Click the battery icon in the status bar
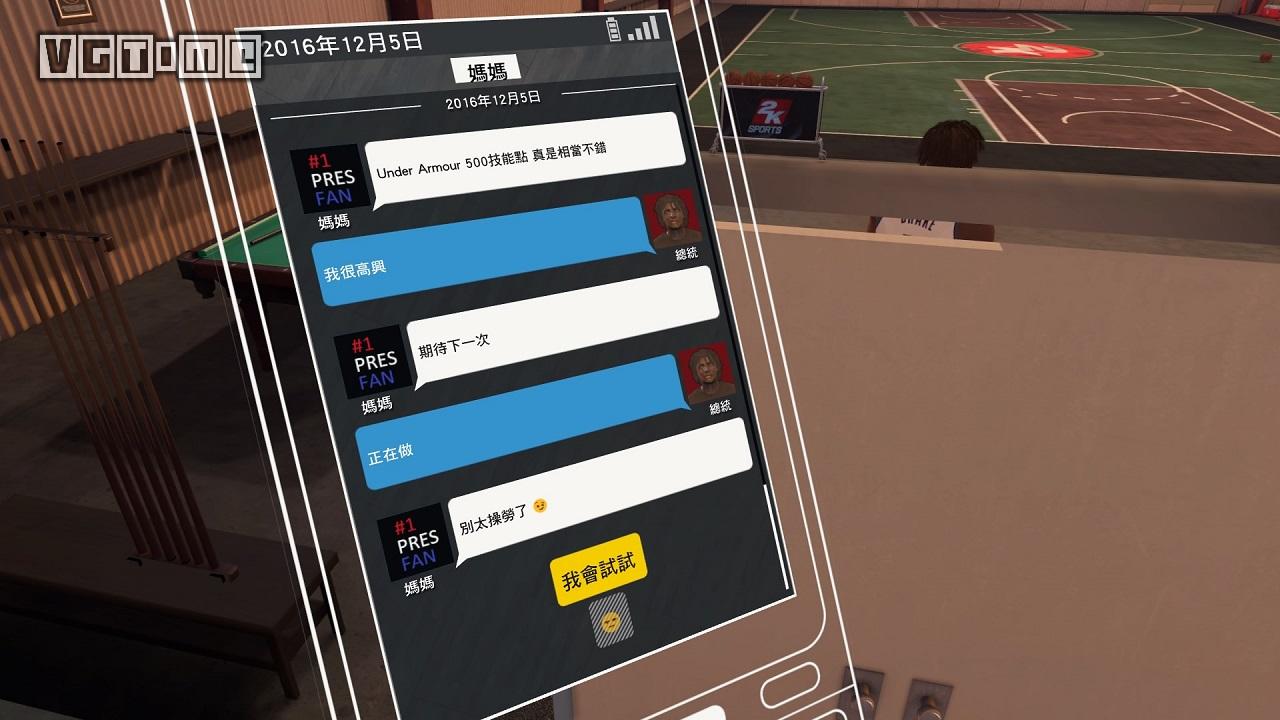 point(616,29)
